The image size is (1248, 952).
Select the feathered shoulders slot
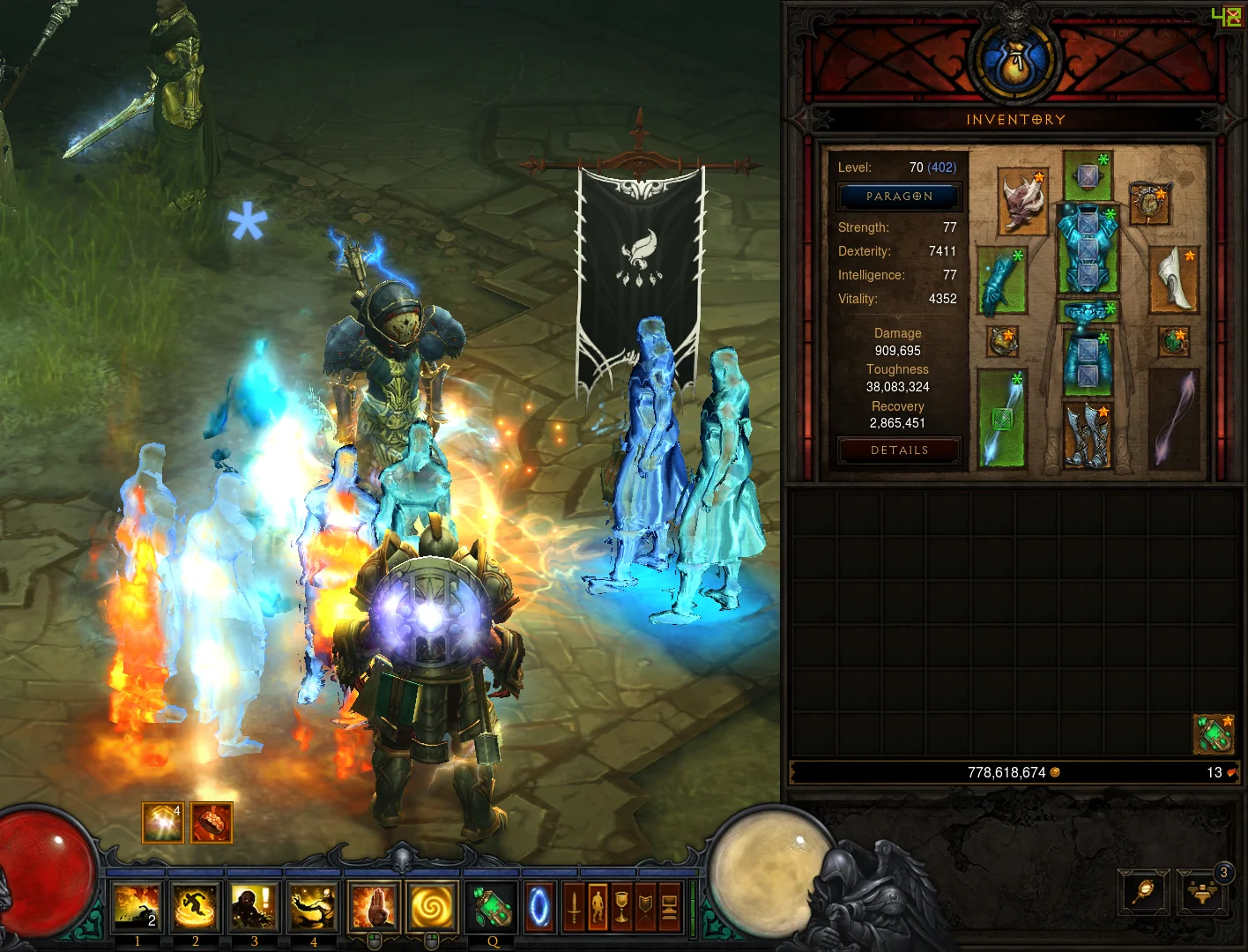click(x=1023, y=202)
